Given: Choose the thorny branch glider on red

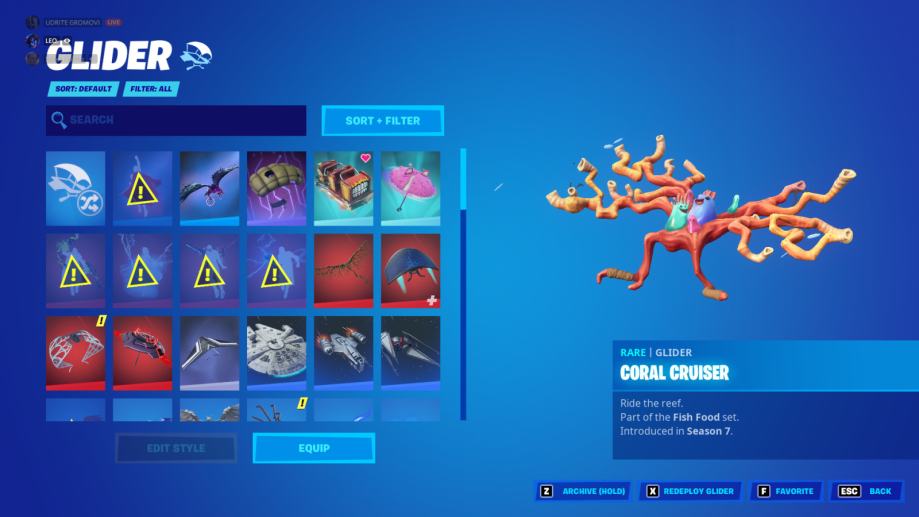Looking at the screenshot, I should (343, 270).
